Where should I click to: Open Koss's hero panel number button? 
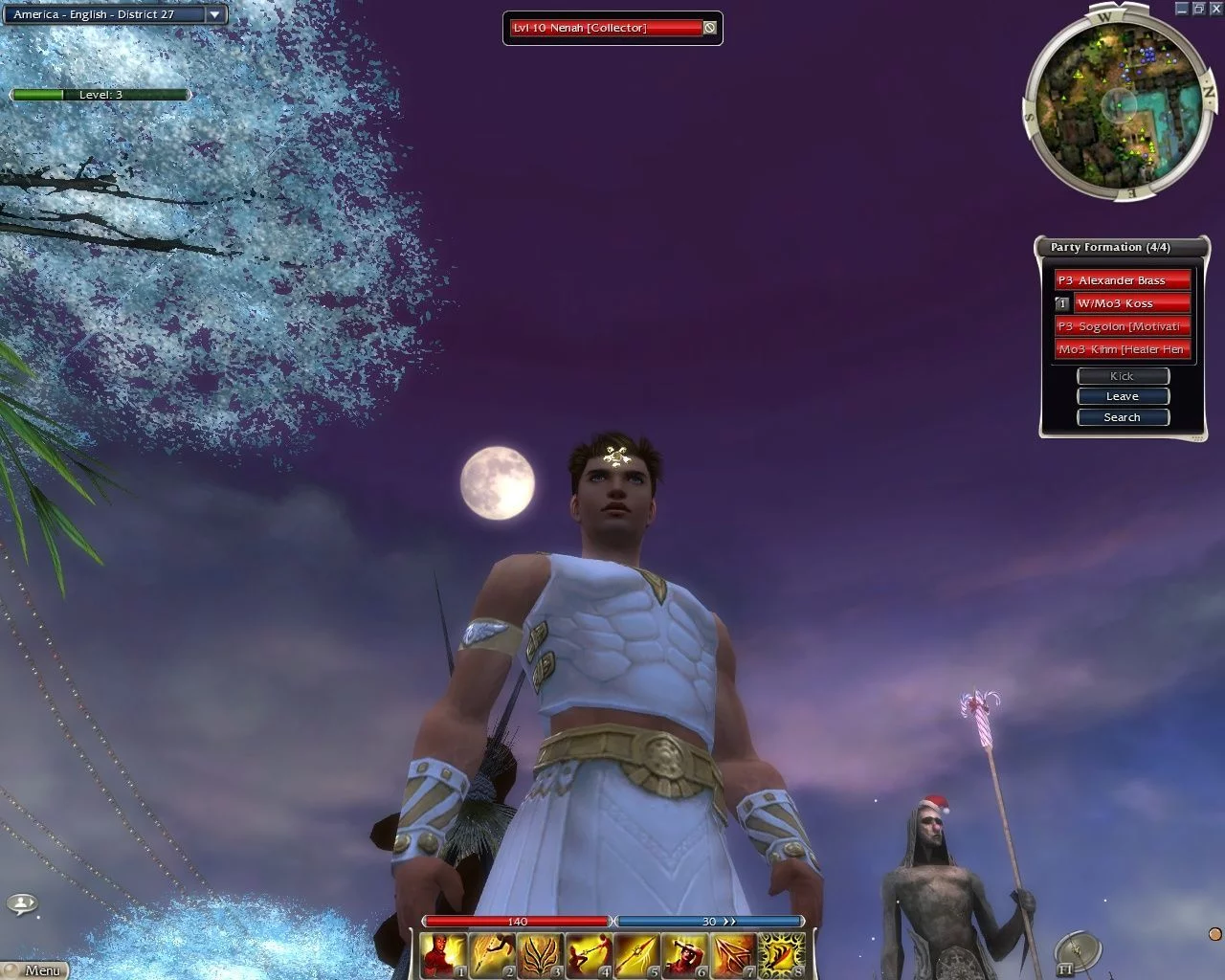click(x=1062, y=303)
